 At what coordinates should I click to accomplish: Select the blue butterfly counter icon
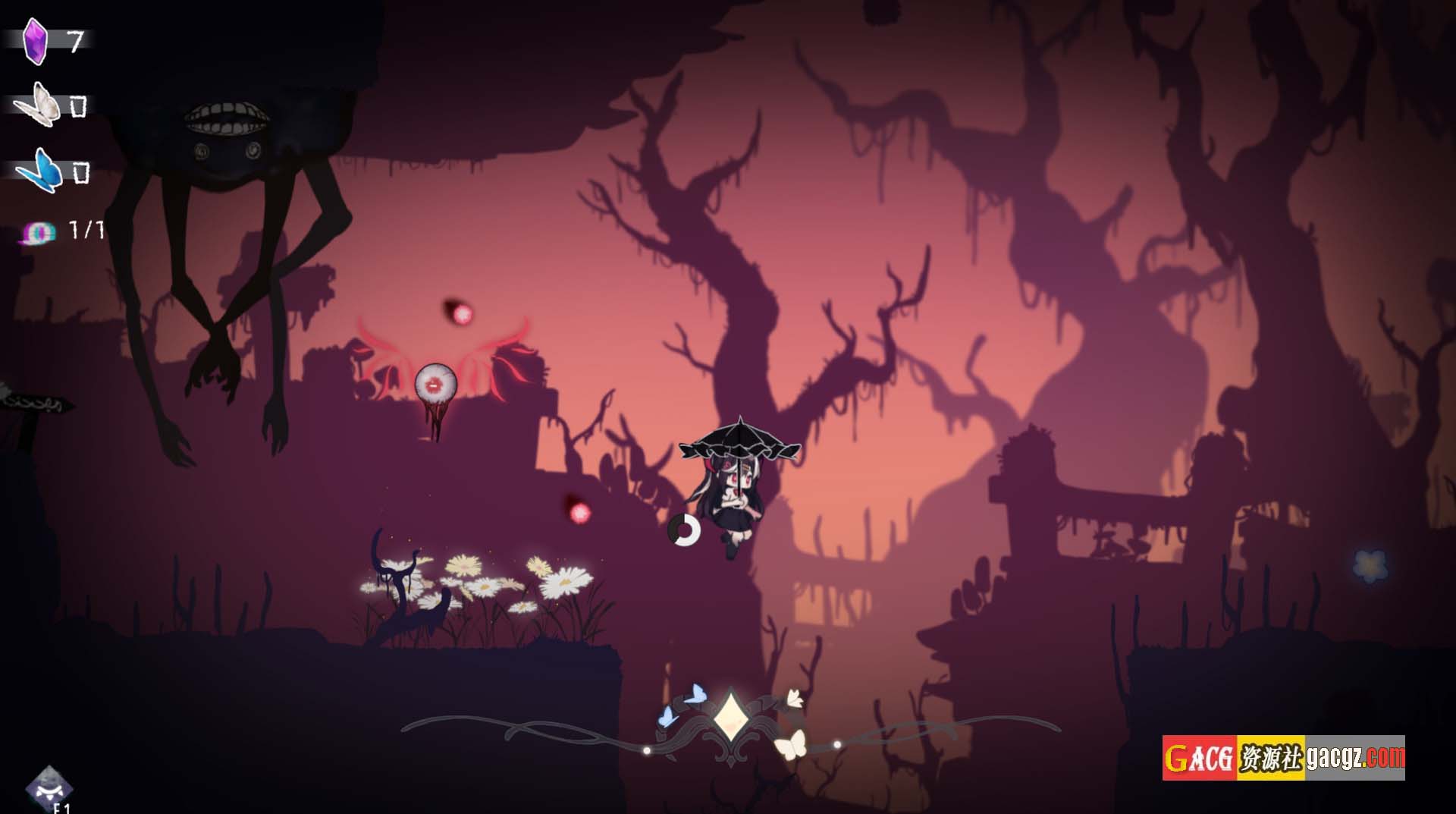39,171
